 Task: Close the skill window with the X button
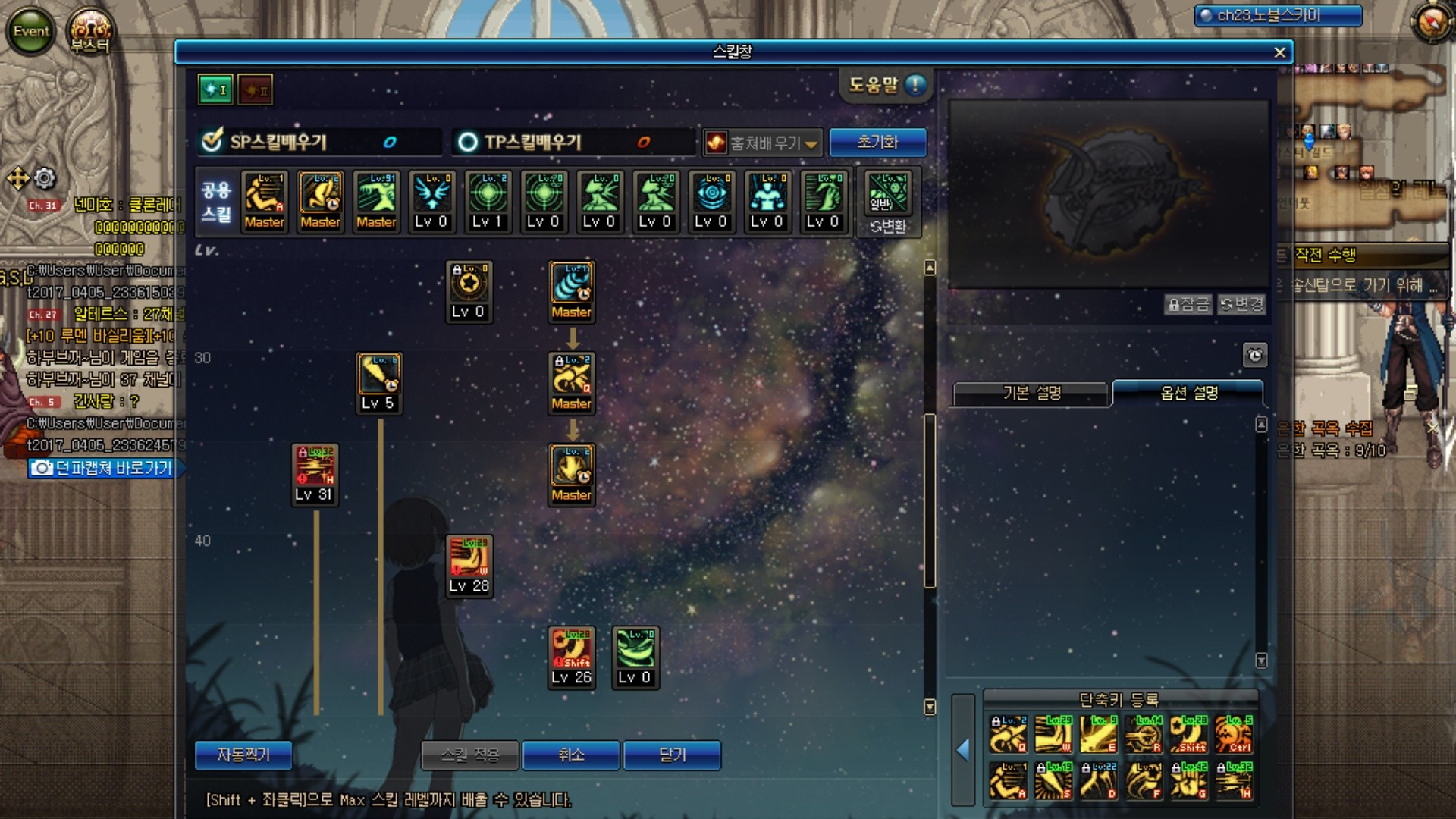coord(1280,52)
